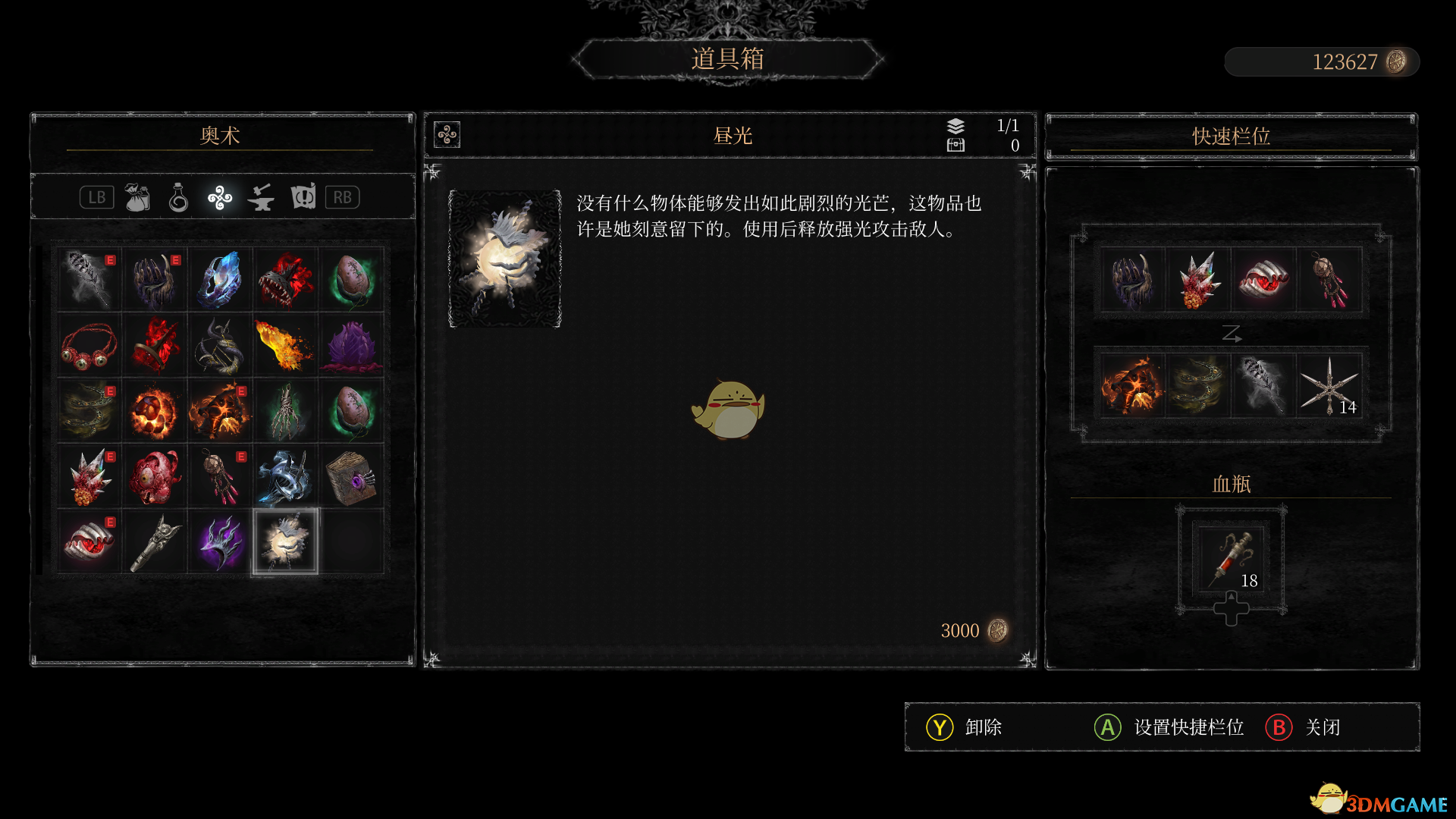Switch to the anvil and hammer category tab
1456x819 pixels.
(x=261, y=198)
